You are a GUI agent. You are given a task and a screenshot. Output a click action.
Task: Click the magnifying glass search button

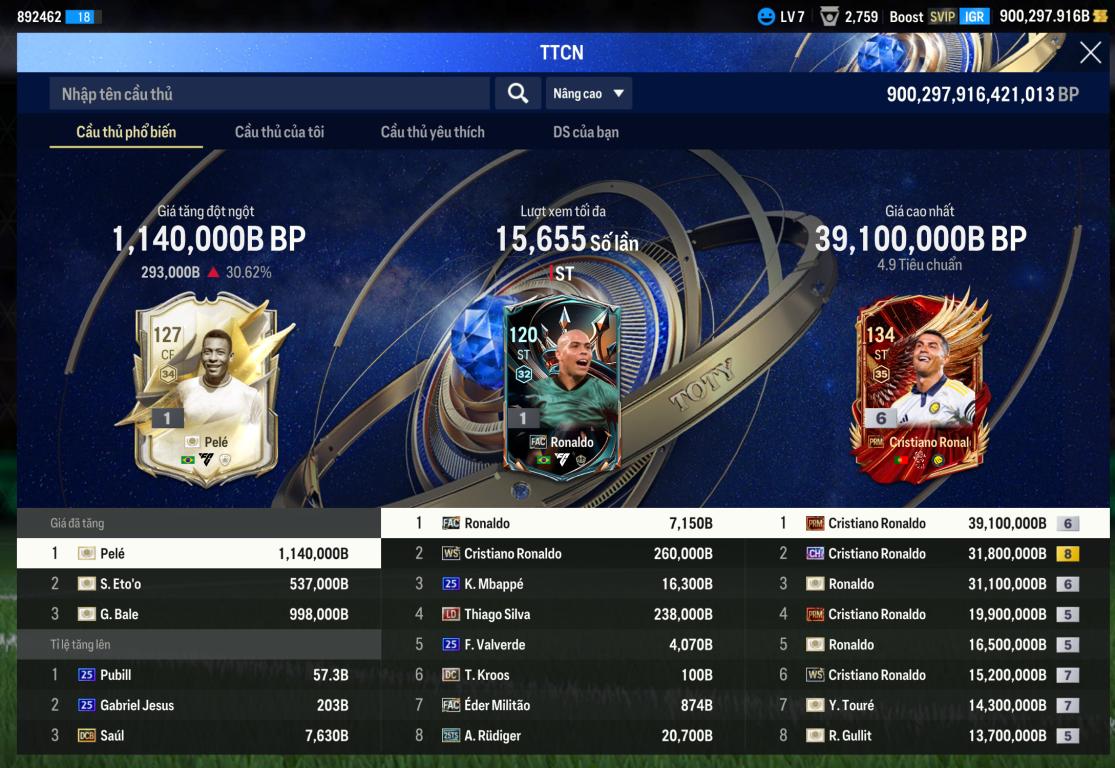[x=517, y=94]
